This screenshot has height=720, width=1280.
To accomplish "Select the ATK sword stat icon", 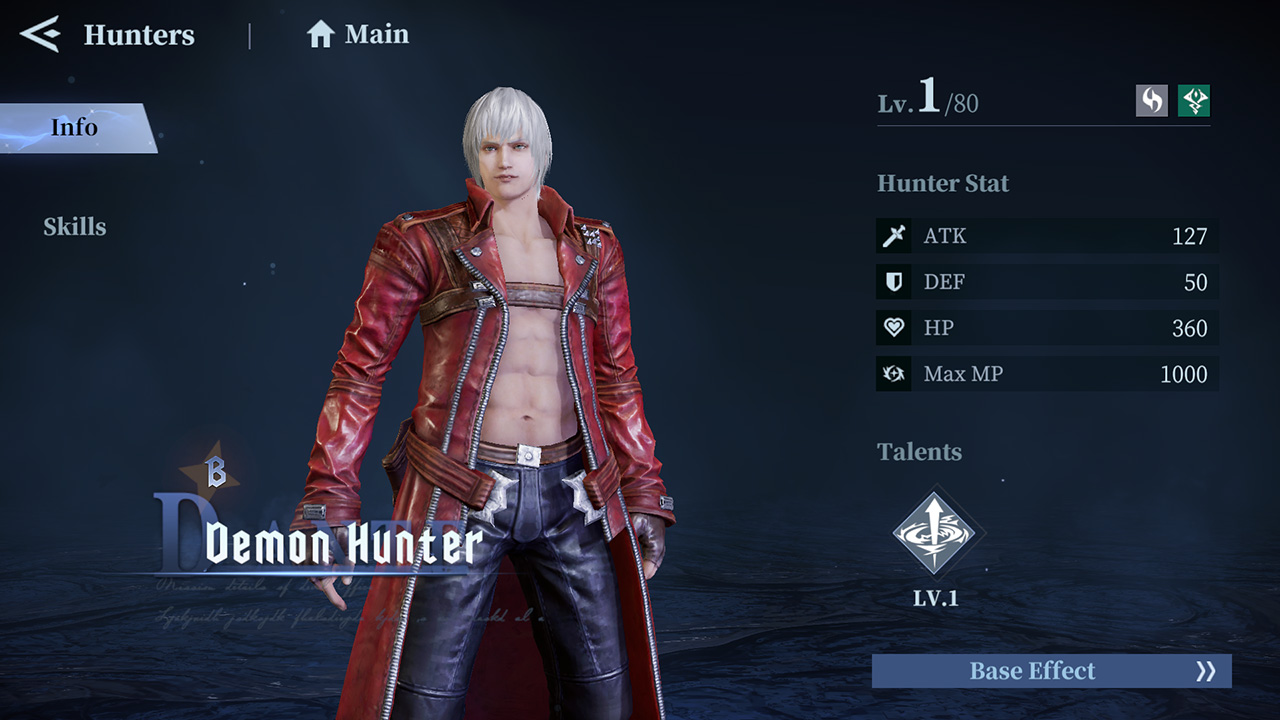I will click(x=893, y=236).
